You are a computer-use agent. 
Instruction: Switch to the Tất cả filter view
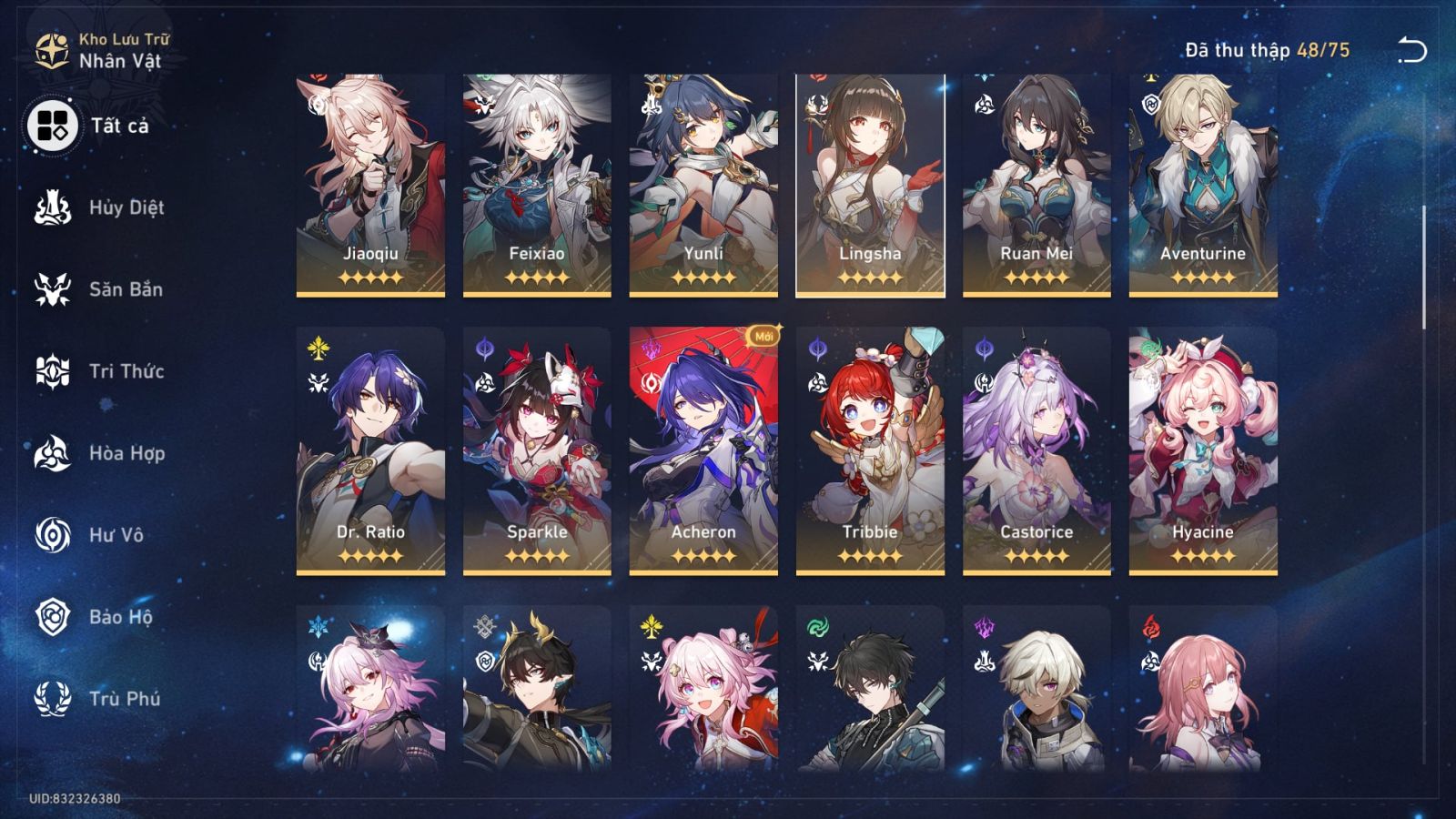pyautogui.click(x=52, y=126)
